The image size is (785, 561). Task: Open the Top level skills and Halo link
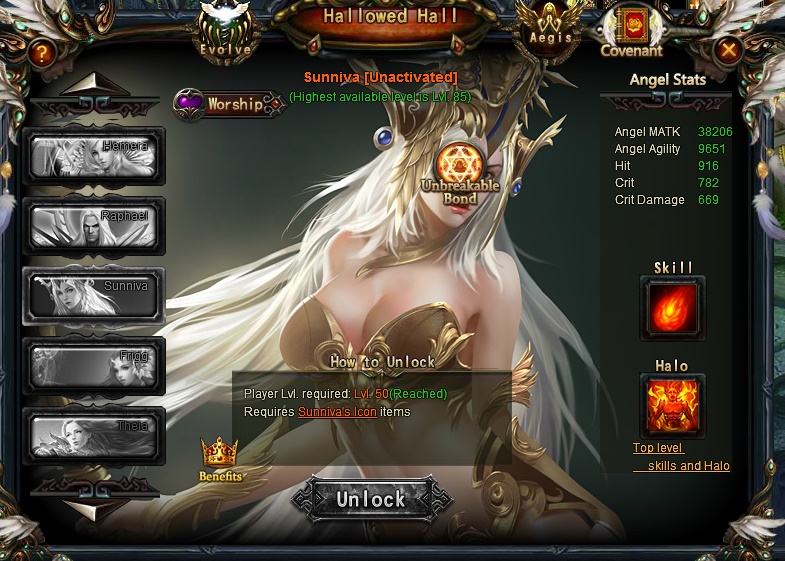681,457
